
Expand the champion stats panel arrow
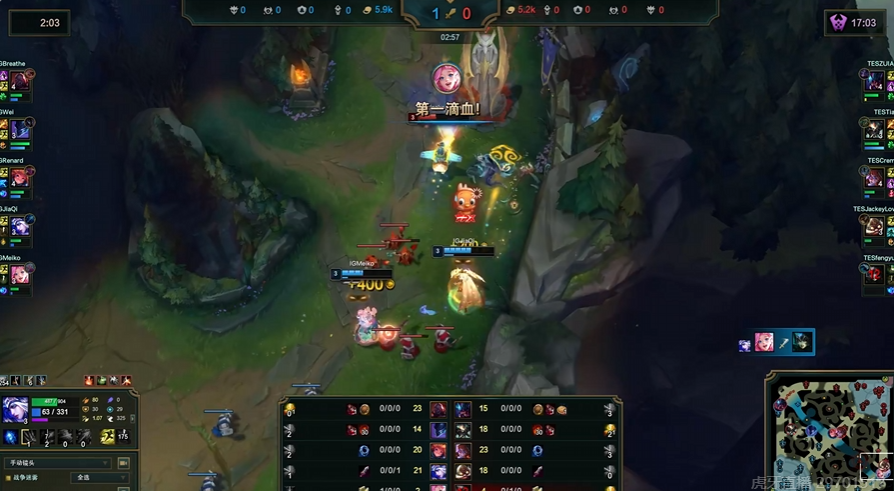click(x=132, y=418)
